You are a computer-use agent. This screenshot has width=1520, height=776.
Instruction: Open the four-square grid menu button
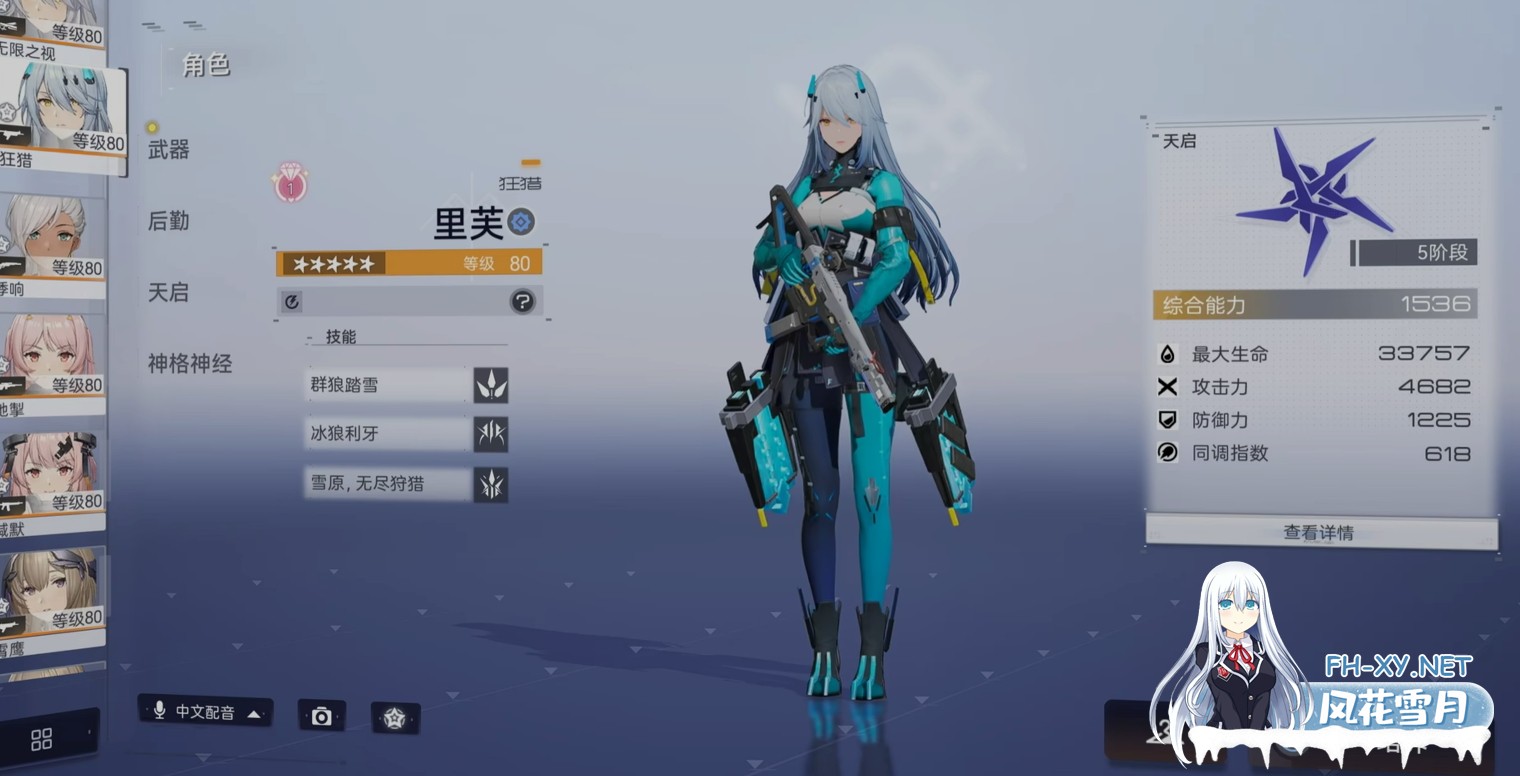[x=42, y=739]
